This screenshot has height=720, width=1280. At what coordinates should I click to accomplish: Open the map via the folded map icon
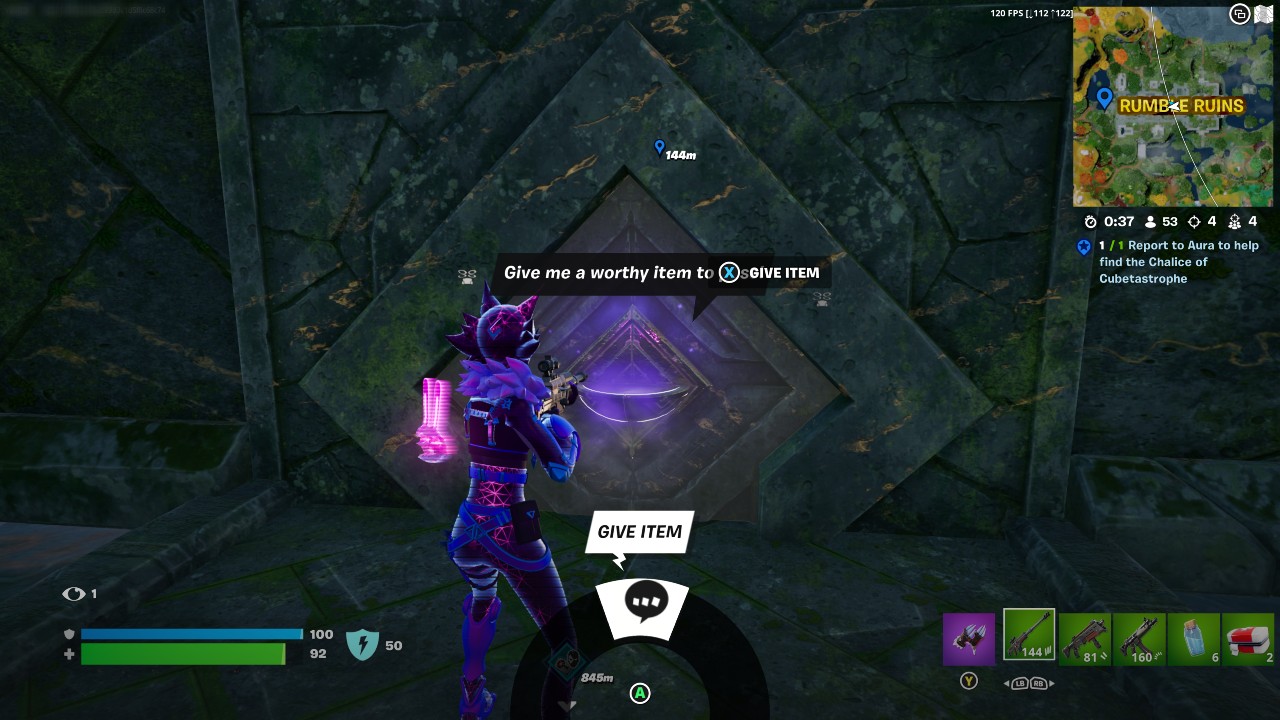(x=1264, y=16)
